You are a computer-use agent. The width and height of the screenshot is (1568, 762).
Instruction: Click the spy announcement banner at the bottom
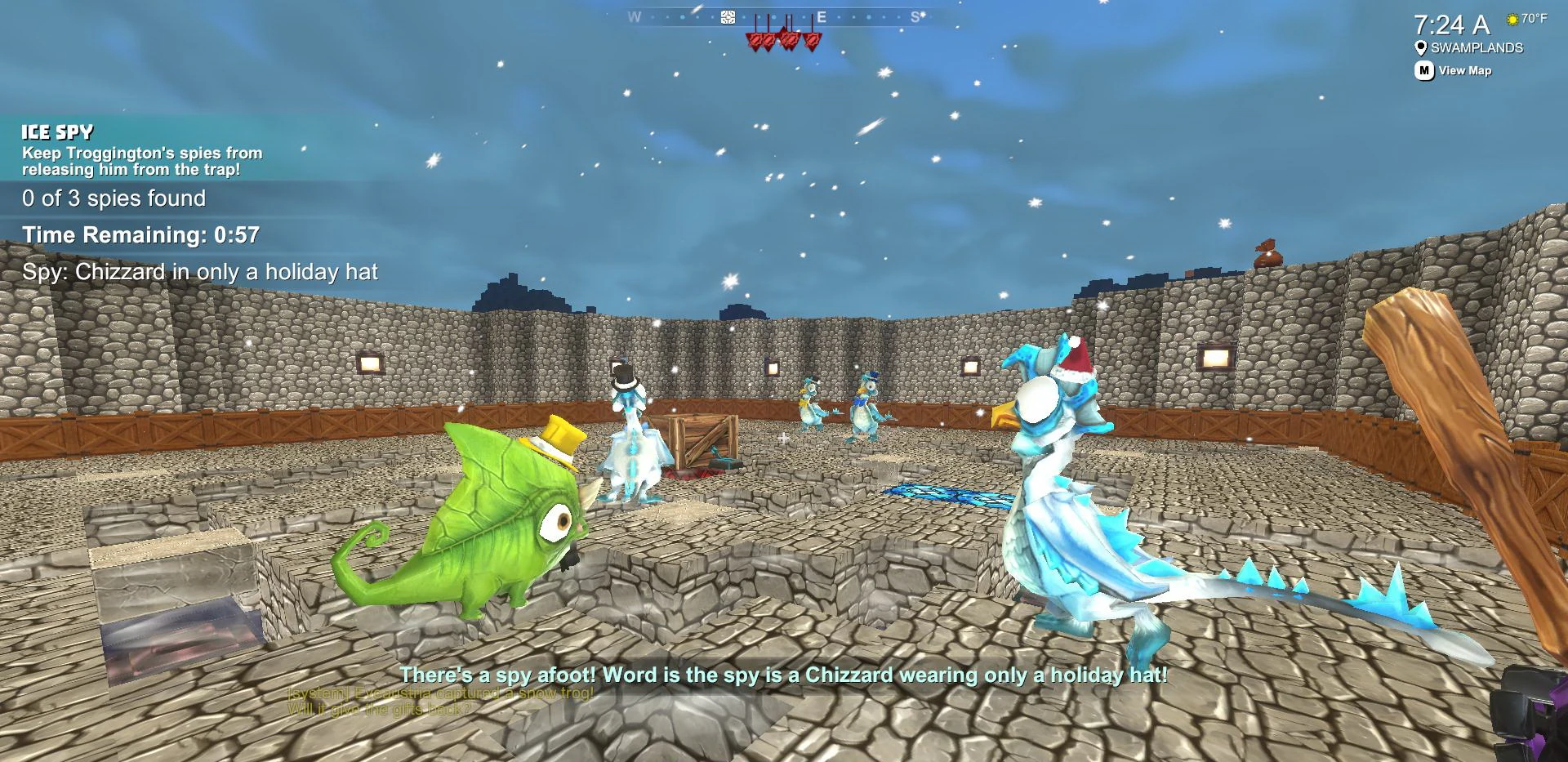[x=782, y=675]
